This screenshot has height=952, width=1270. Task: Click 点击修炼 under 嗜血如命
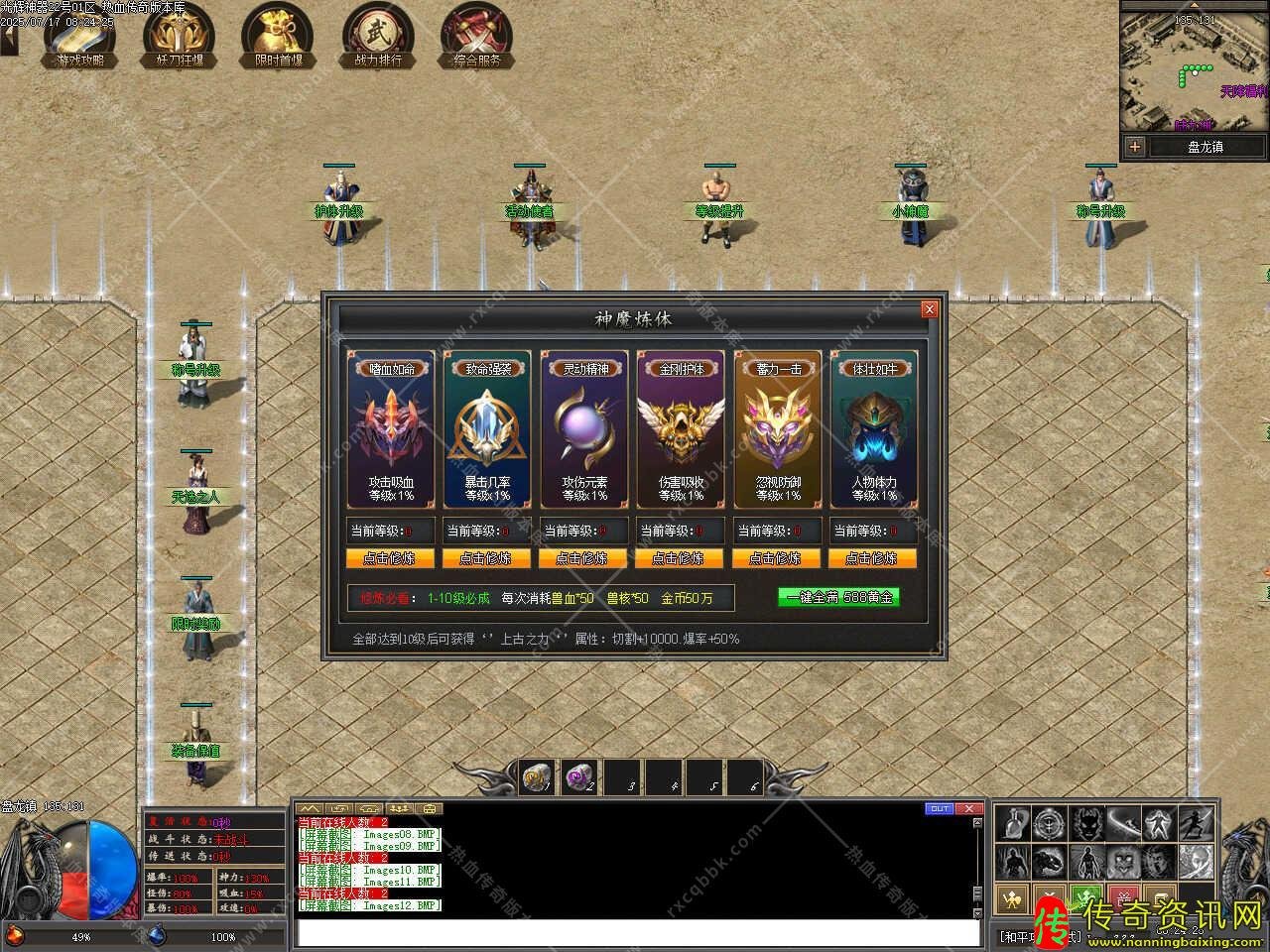[x=389, y=558]
